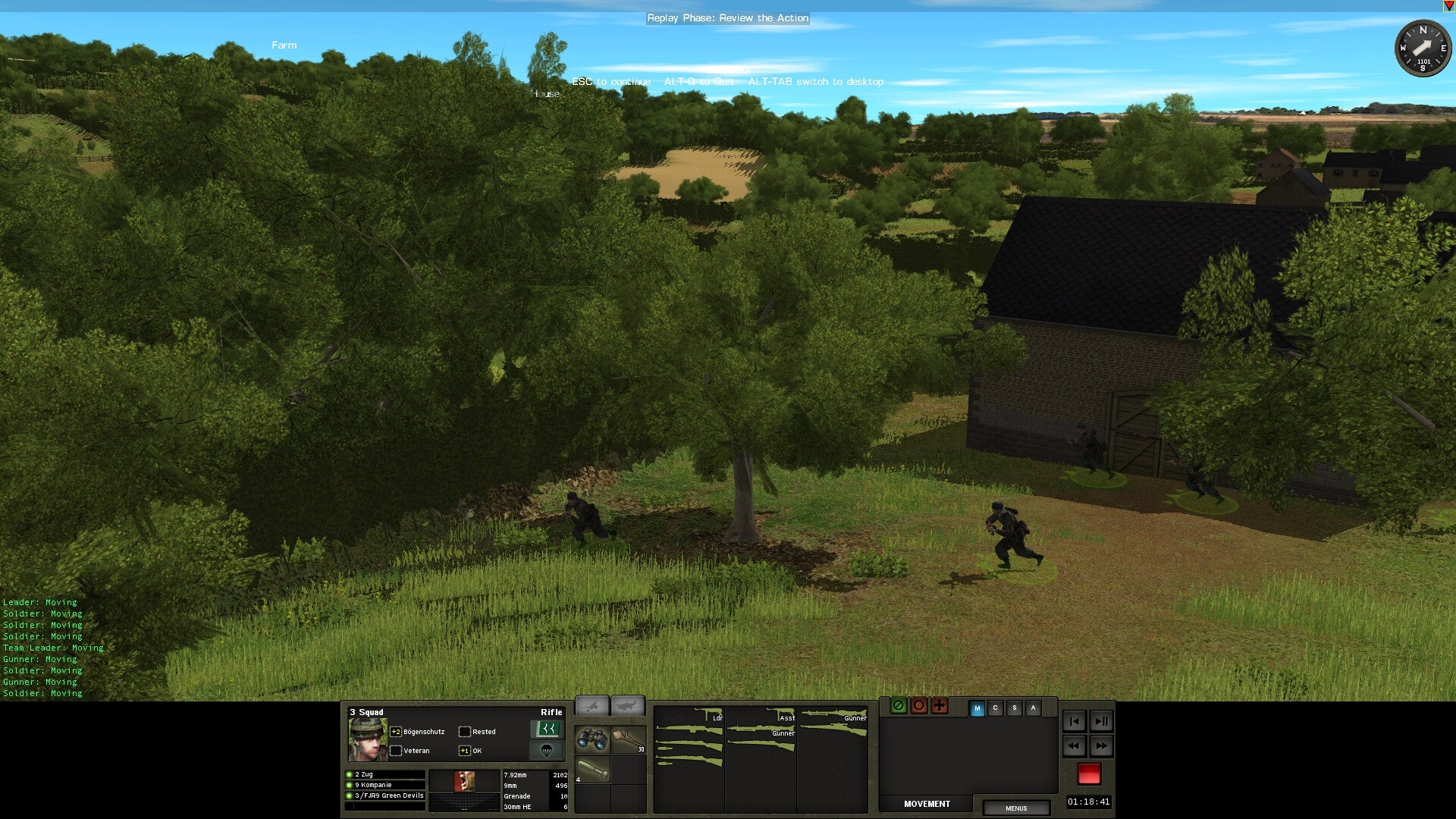The width and height of the screenshot is (1456, 819).
Task: Toggle the Veteran checkbox
Action: coord(397,750)
